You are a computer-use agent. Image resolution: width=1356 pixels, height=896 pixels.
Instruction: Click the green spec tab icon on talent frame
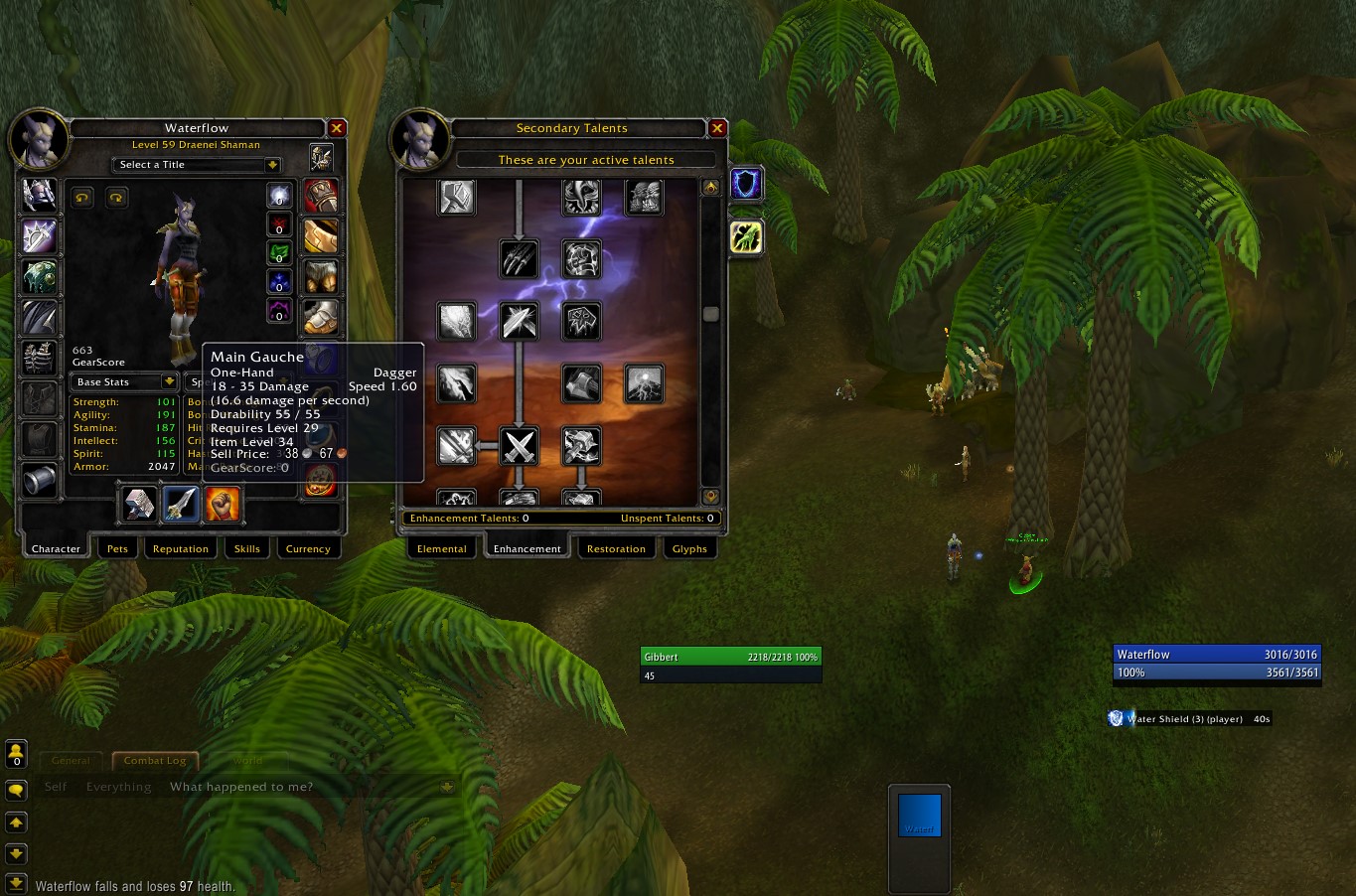pos(746,237)
